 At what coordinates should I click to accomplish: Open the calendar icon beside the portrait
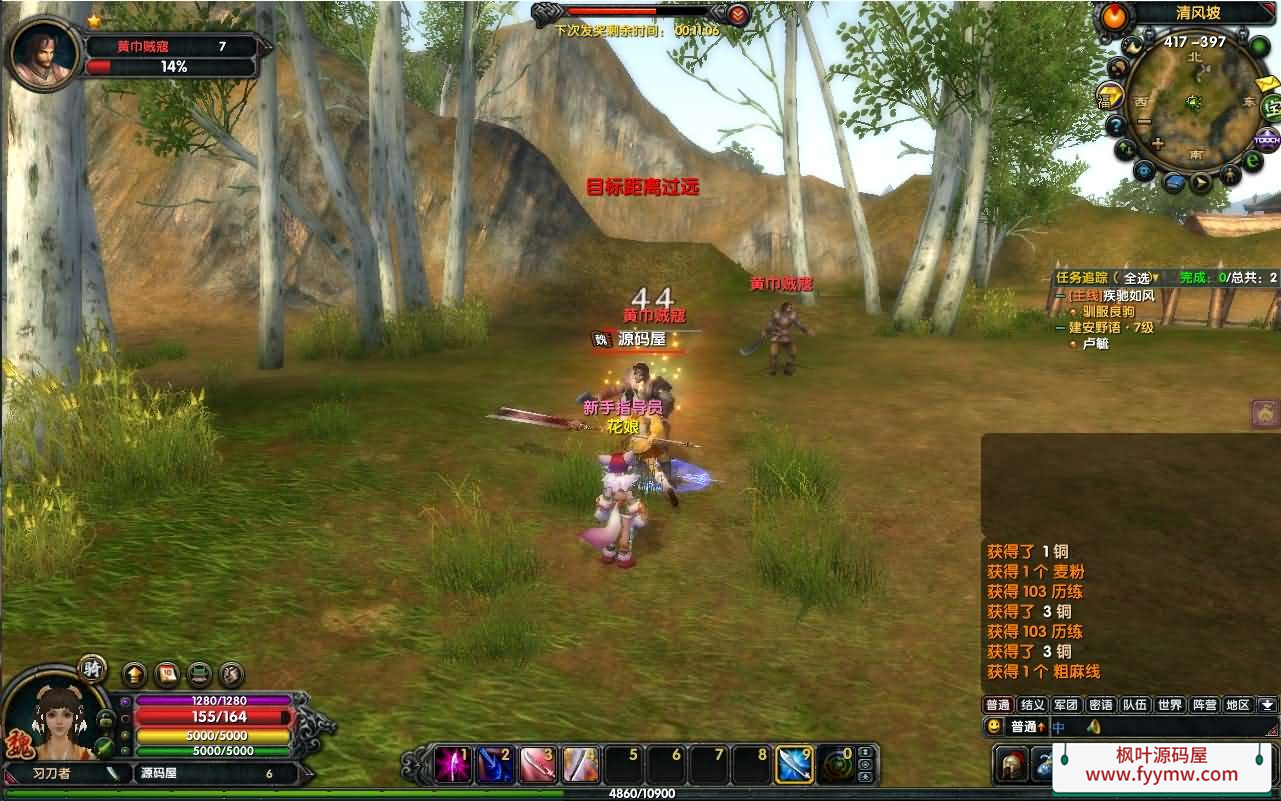click(166, 675)
